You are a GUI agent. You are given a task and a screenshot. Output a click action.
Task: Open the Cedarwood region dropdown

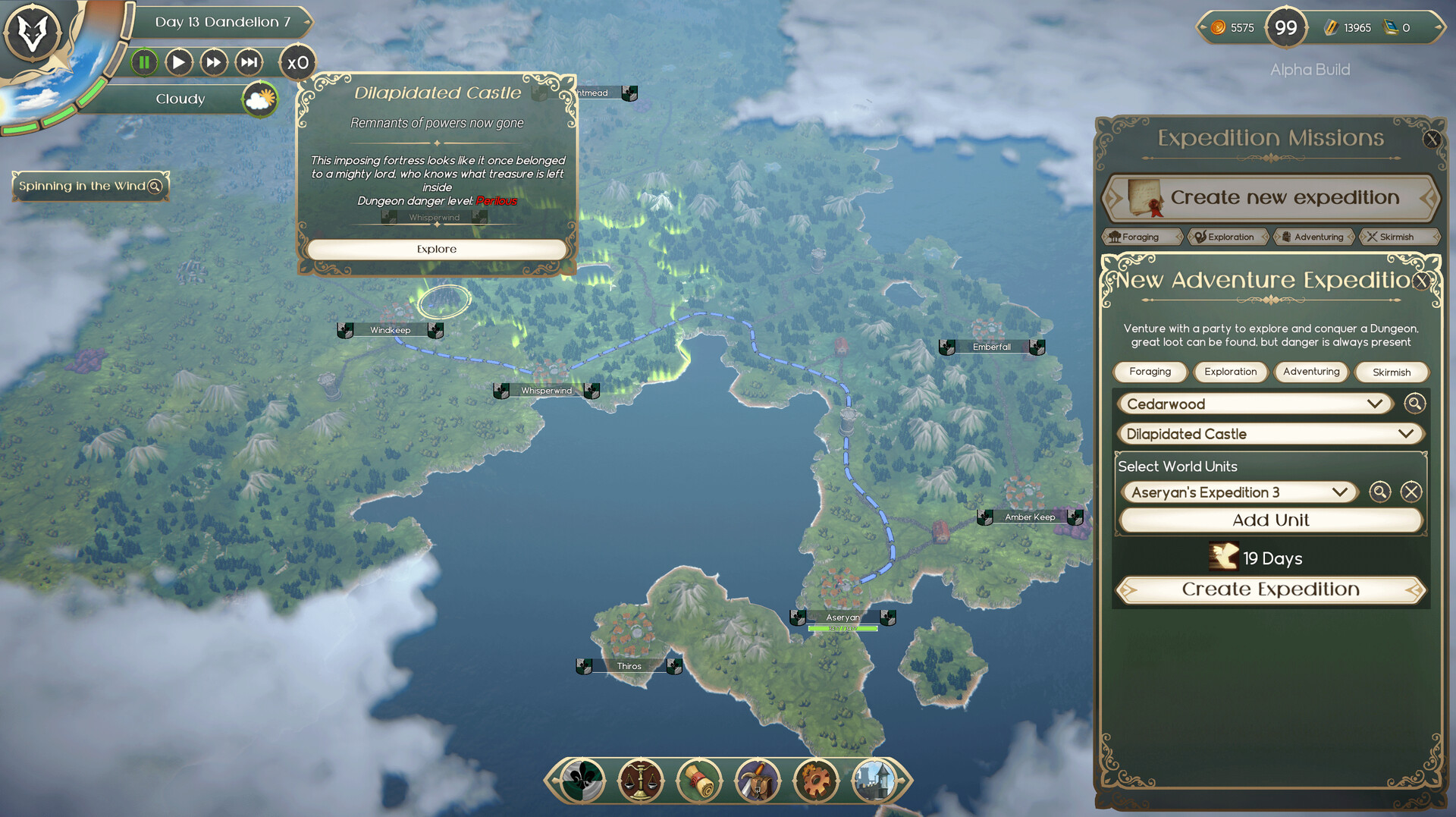tap(1255, 404)
